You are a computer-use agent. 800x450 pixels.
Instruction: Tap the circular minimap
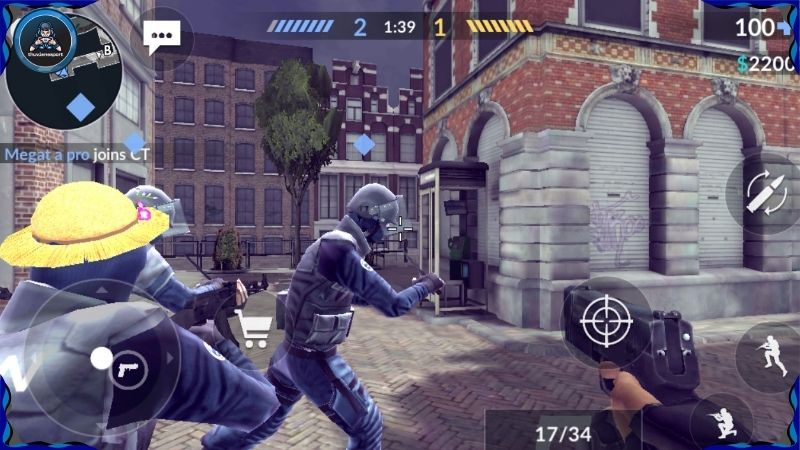point(64,65)
